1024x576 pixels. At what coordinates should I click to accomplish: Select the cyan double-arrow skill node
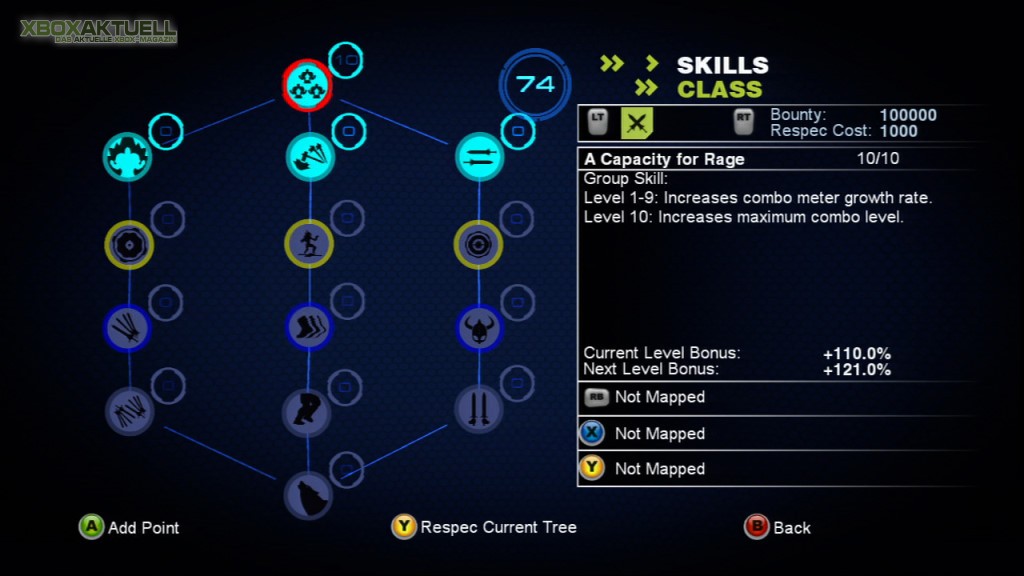479,157
